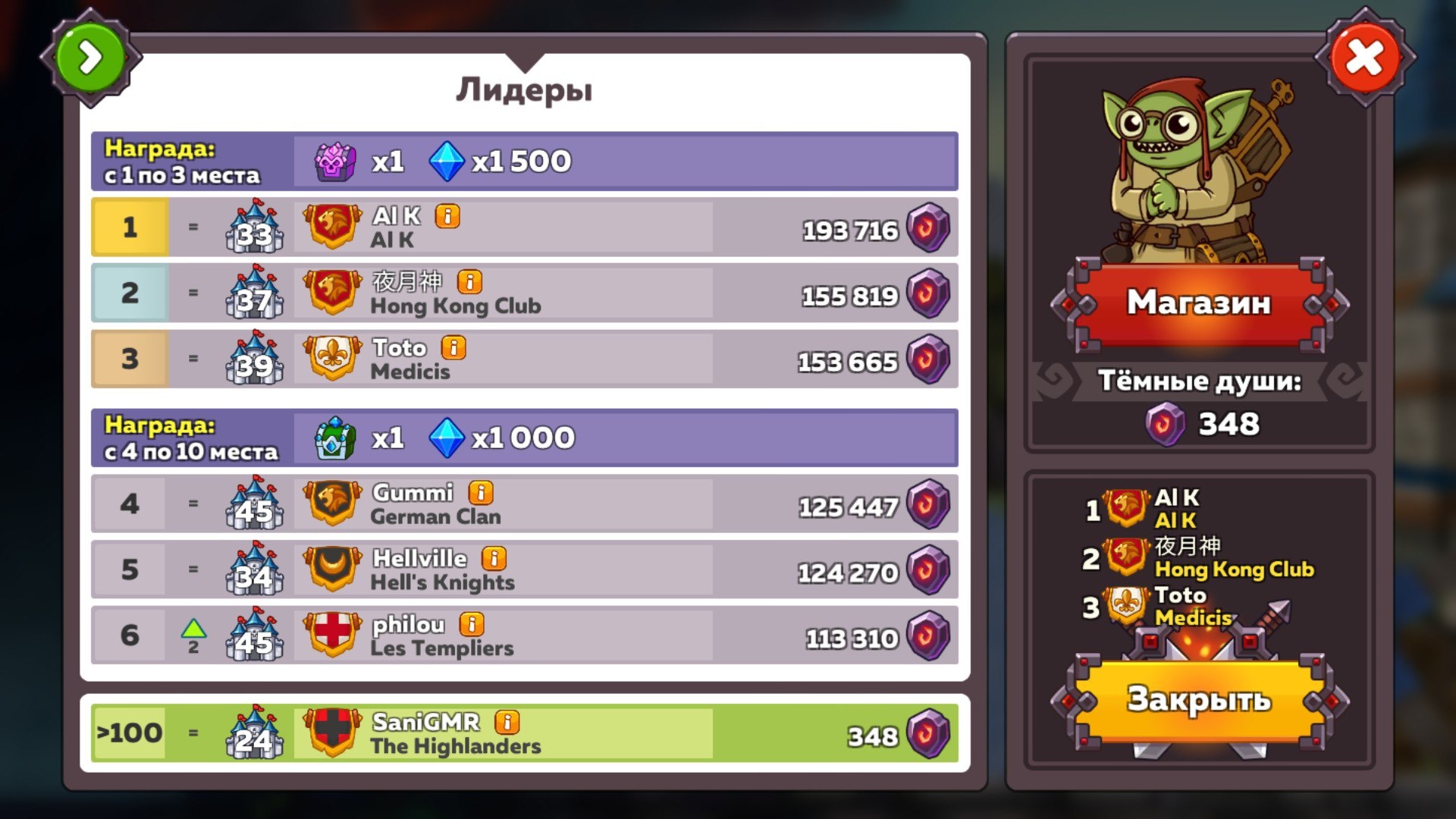This screenshot has width=1456, height=819.
Task: Click the blue gem icon next to x1500
Action: (x=447, y=160)
